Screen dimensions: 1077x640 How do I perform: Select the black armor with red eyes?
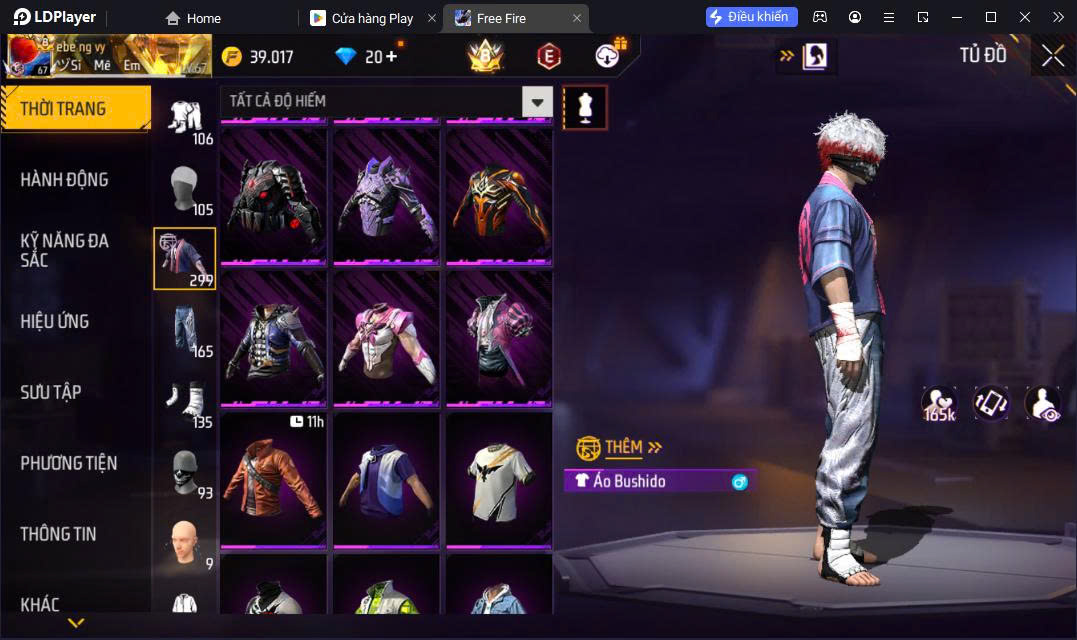tap(273, 197)
